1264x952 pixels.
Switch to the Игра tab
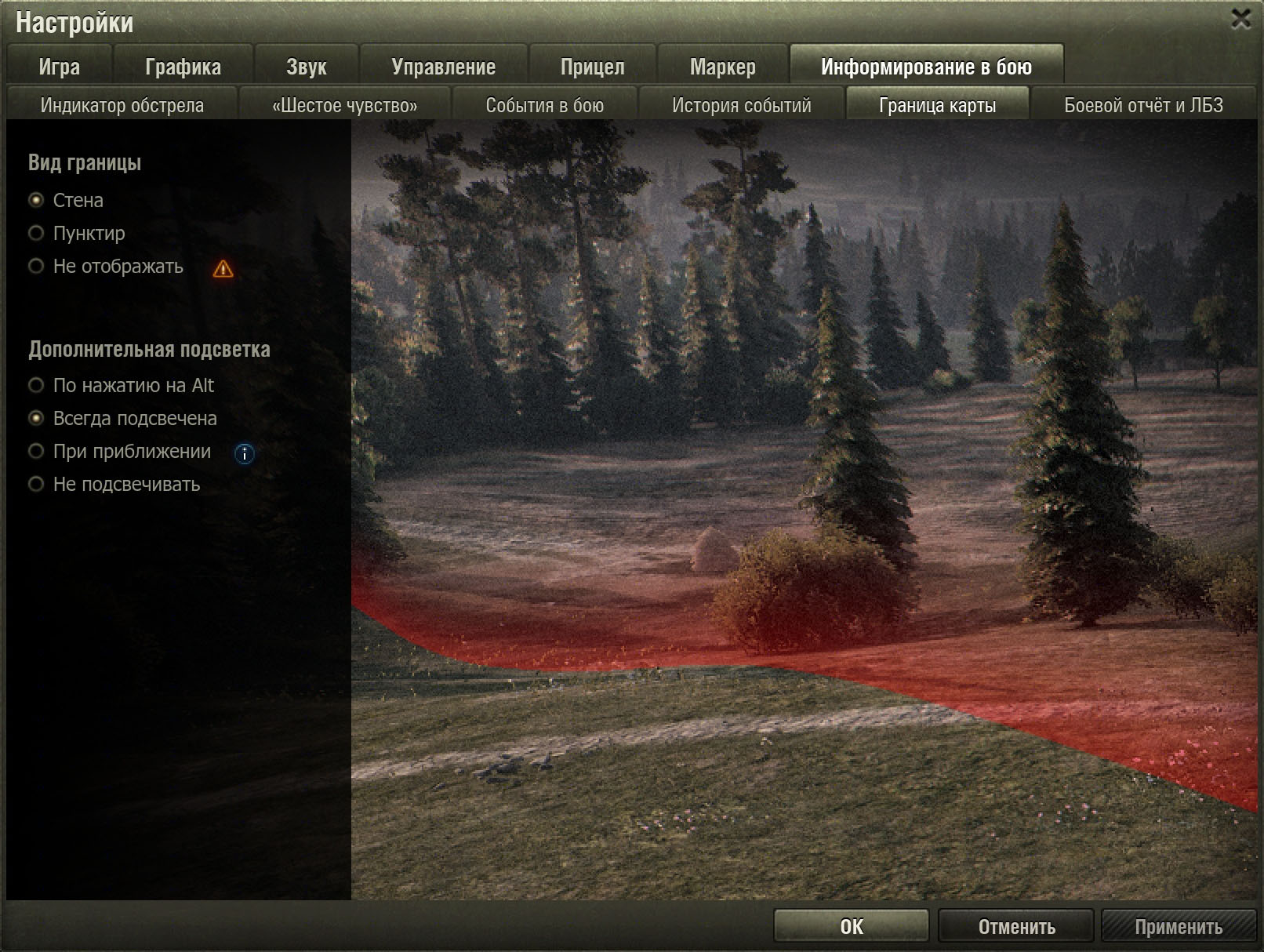point(60,67)
